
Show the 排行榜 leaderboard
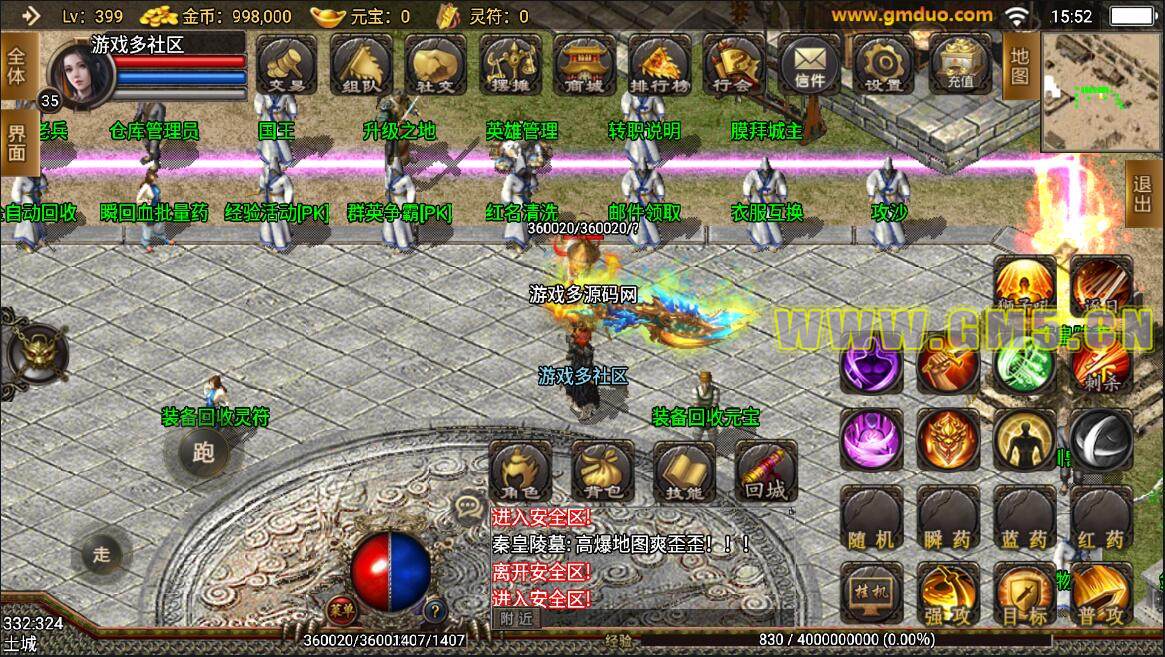click(x=659, y=65)
